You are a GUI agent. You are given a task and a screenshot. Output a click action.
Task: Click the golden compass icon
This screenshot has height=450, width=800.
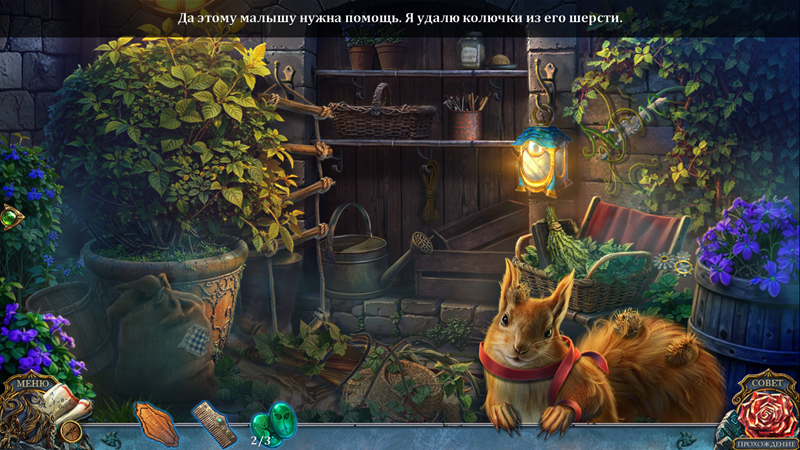71,431
